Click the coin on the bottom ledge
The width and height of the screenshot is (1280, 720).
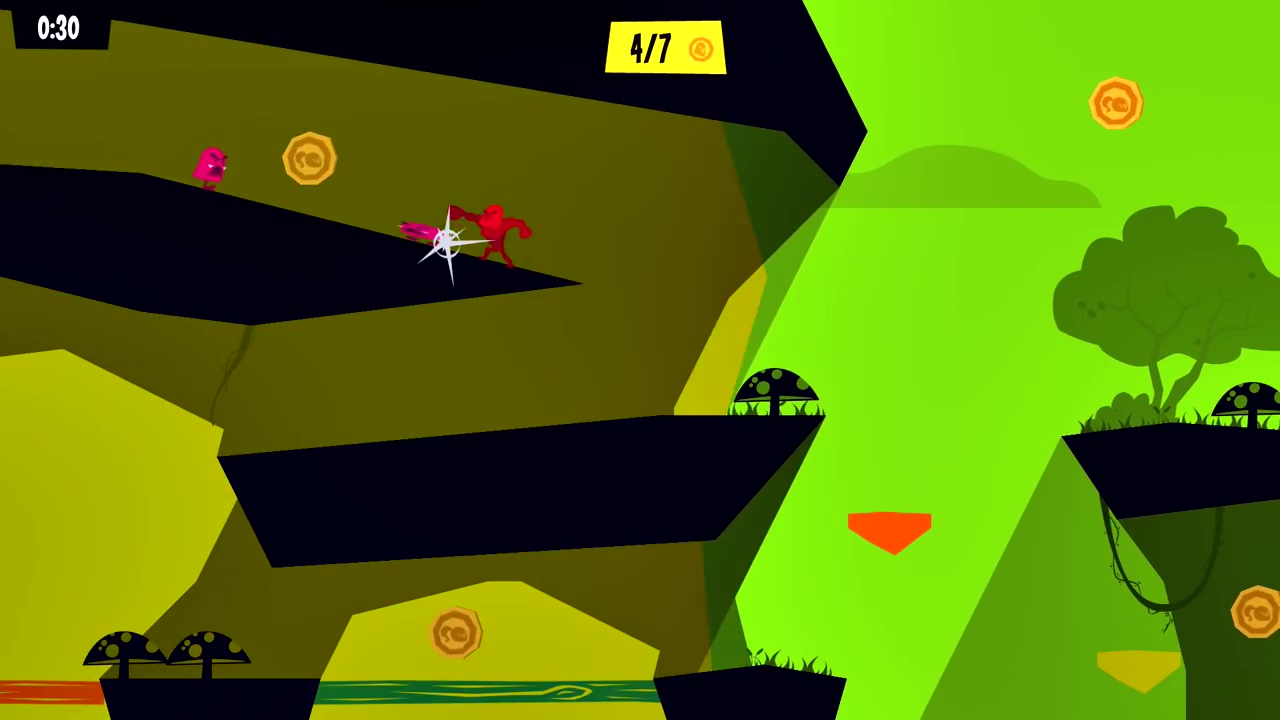457,634
